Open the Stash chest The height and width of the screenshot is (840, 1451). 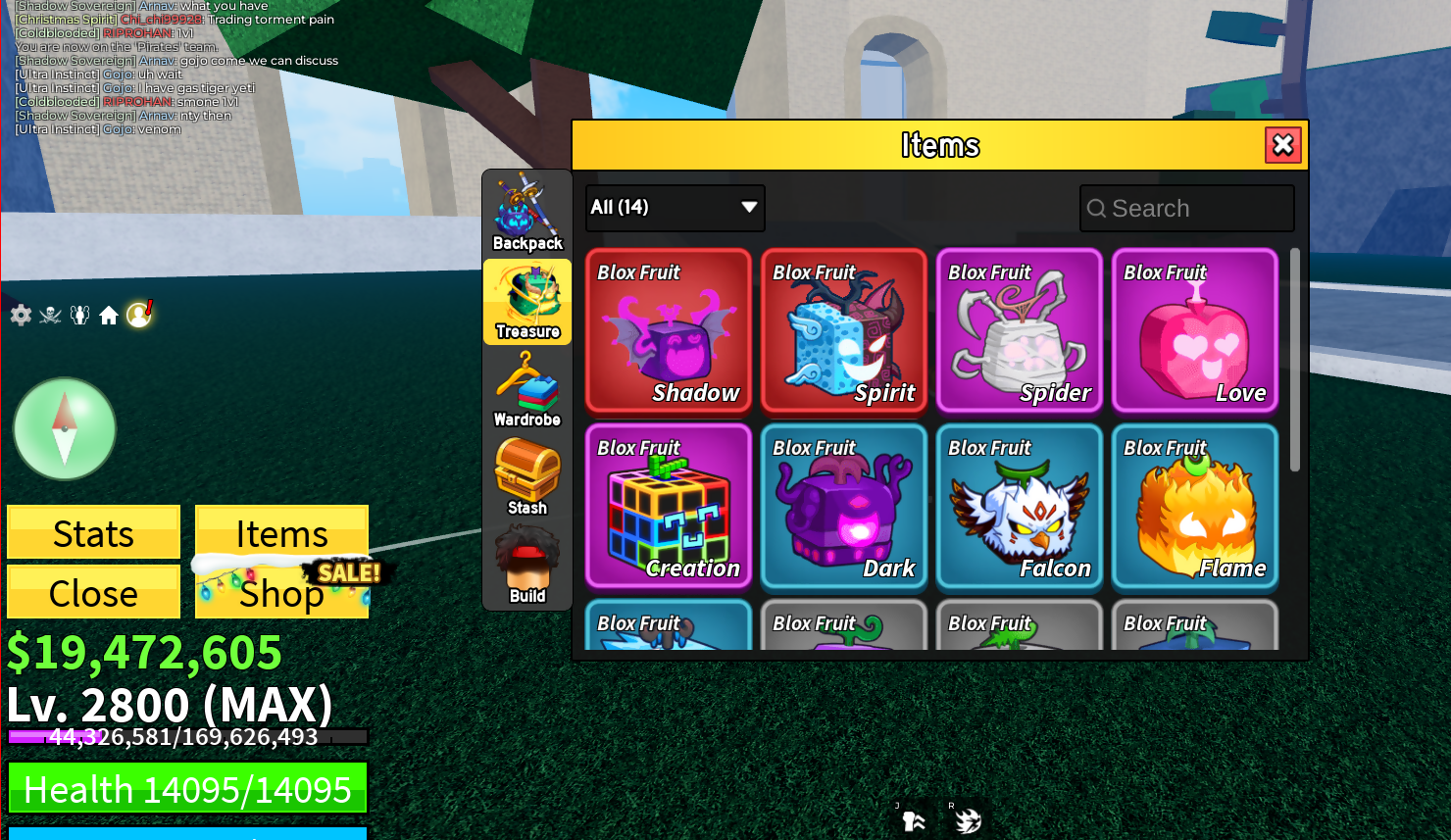(526, 476)
